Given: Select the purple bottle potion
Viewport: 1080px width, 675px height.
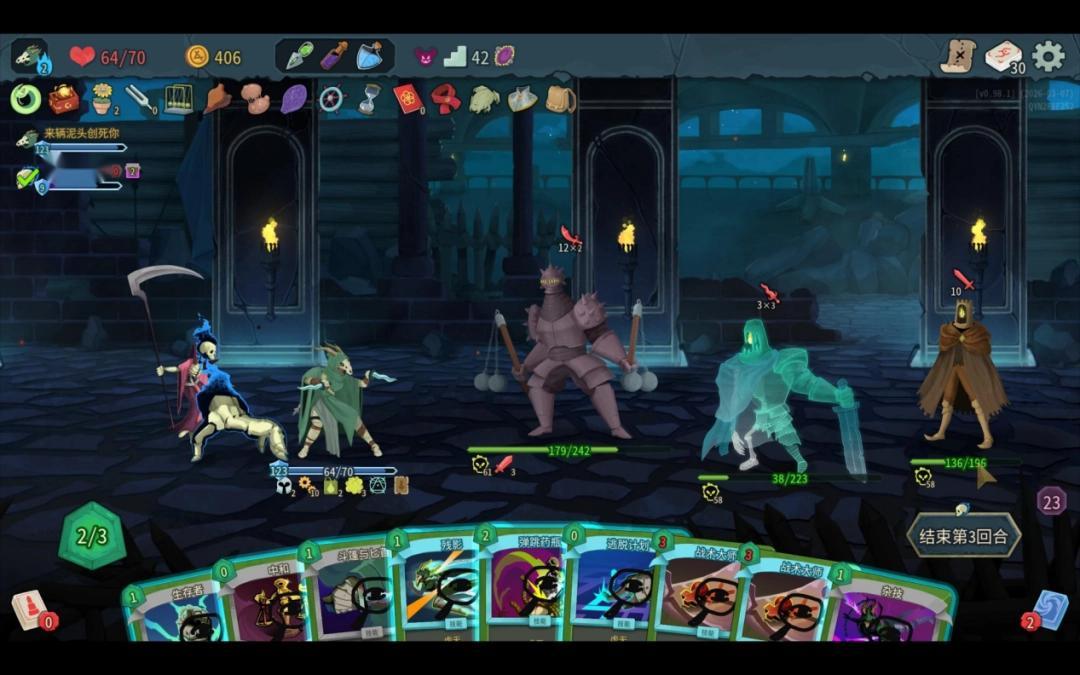Looking at the screenshot, I should click(334, 56).
